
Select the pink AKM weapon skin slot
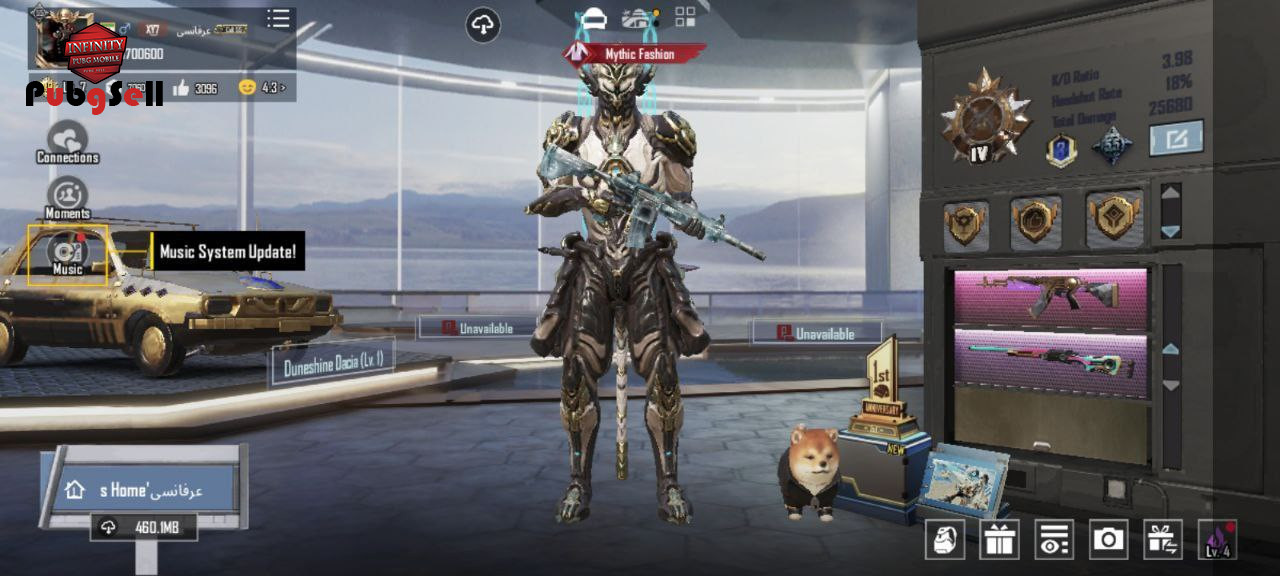(1051, 295)
